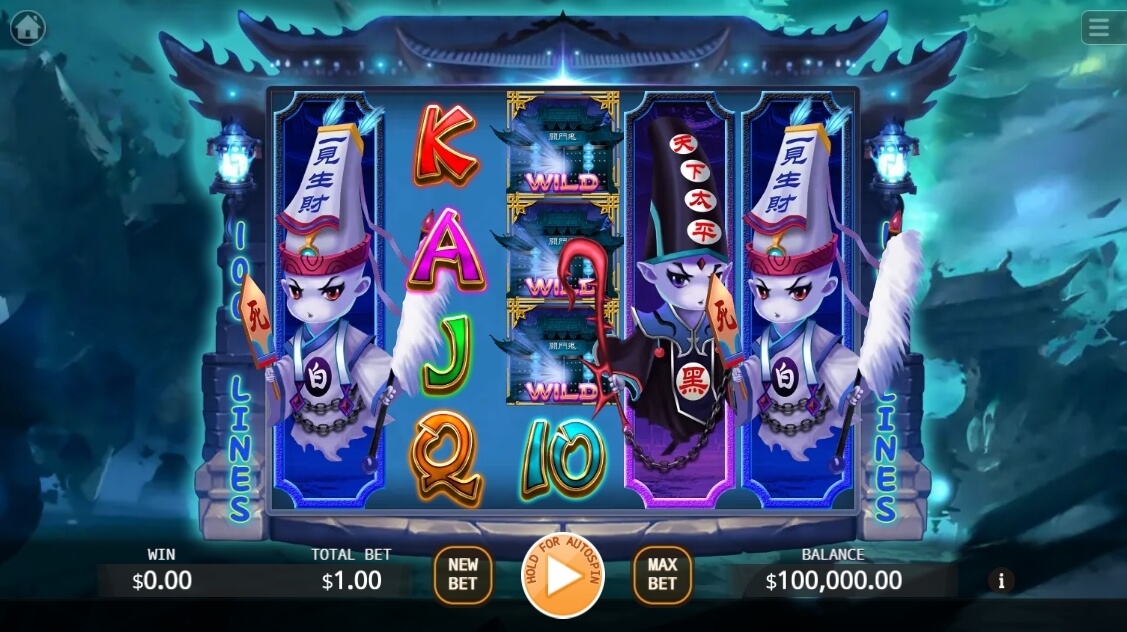Screen dimensions: 1127x632
Task: Go to the home screen
Action: click(x=27, y=27)
